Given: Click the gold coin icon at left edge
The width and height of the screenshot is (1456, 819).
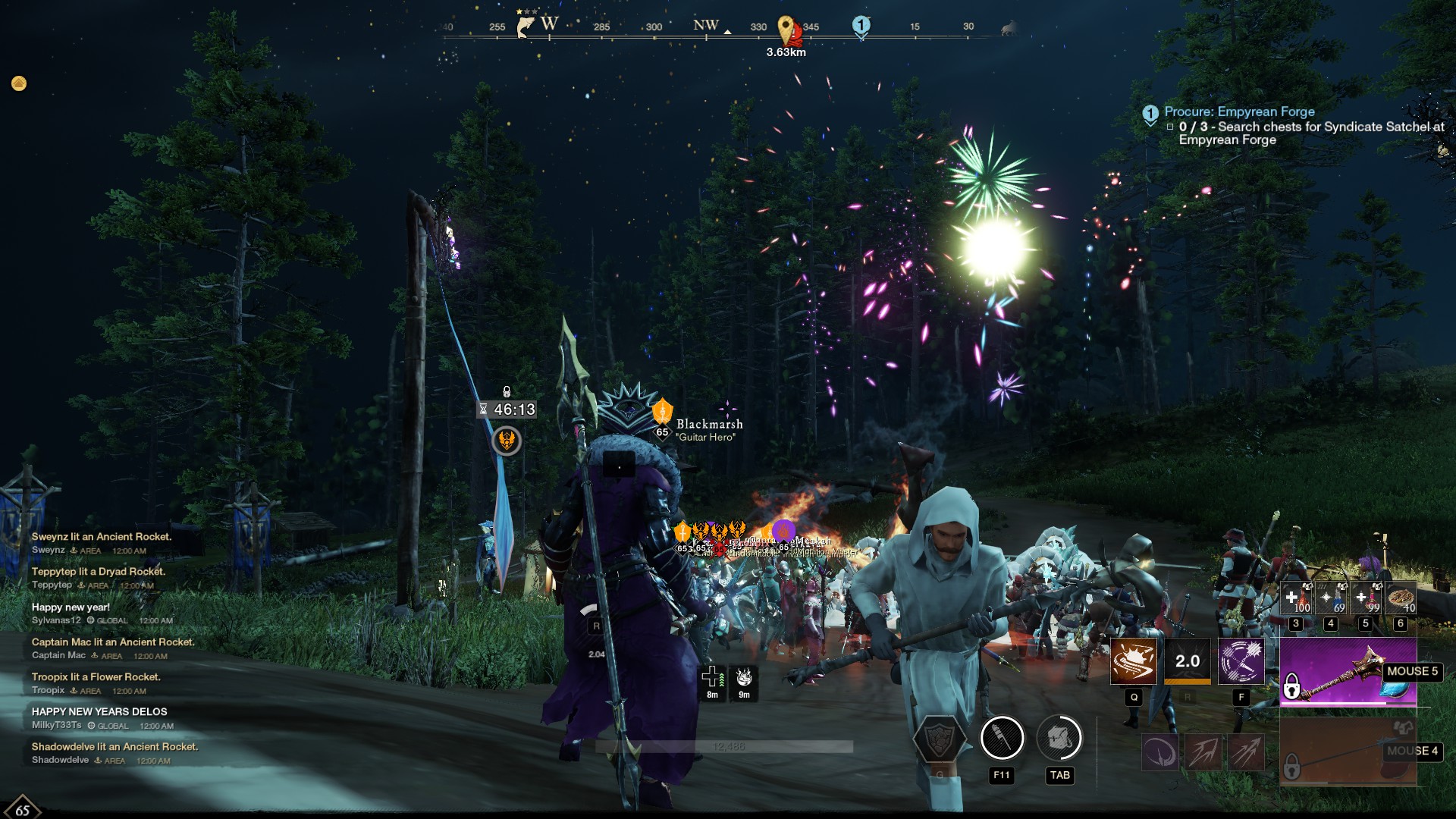Looking at the screenshot, I should pyautogui.click(x=19, y=83).
